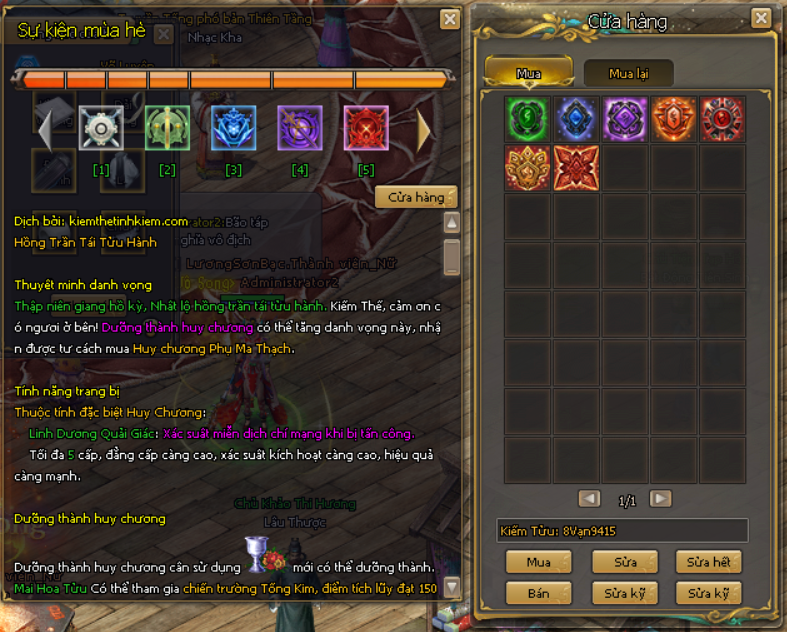Select the silver medal icon labeled [1]
This screenshot has width=787, height=632.
(x=101, y=129)
